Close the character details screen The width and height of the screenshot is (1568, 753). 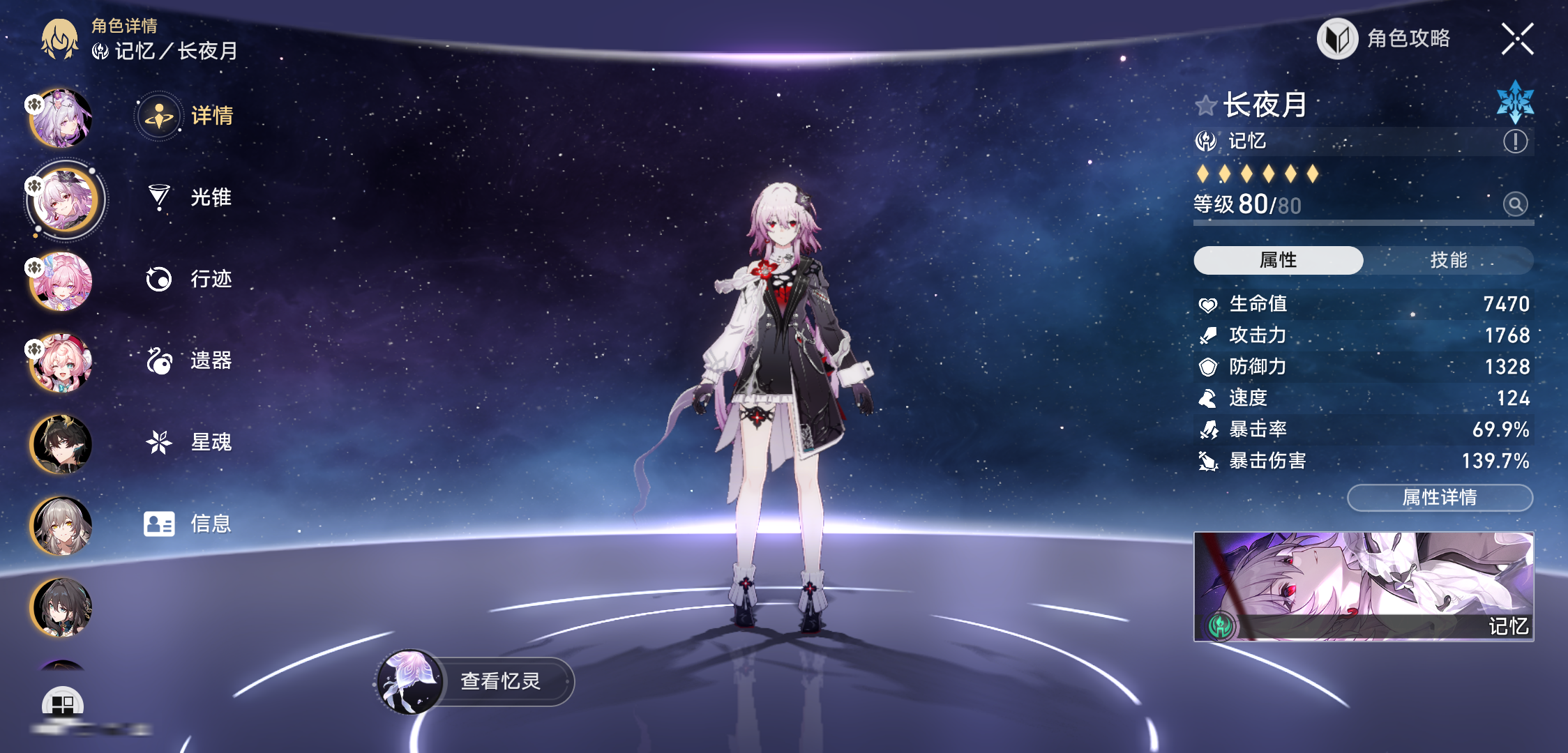1517,39
